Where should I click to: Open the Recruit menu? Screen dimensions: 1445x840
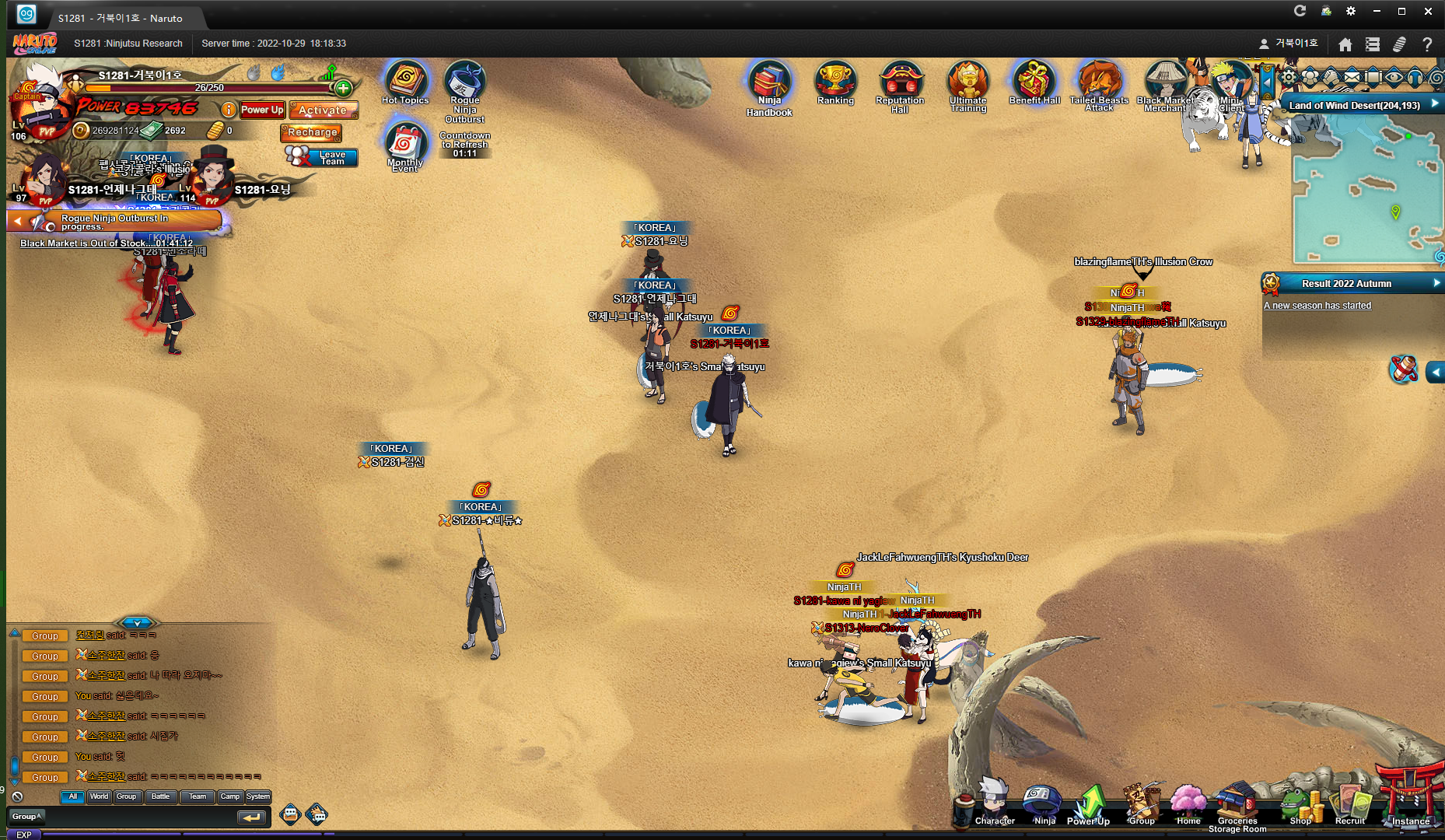[1350, 807]
